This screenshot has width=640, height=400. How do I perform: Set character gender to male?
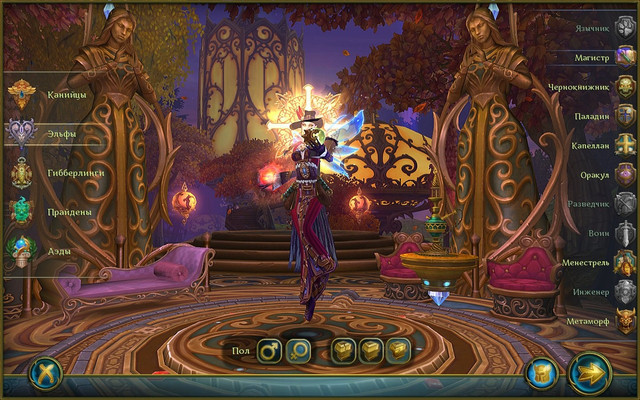(x=269, y=350)
